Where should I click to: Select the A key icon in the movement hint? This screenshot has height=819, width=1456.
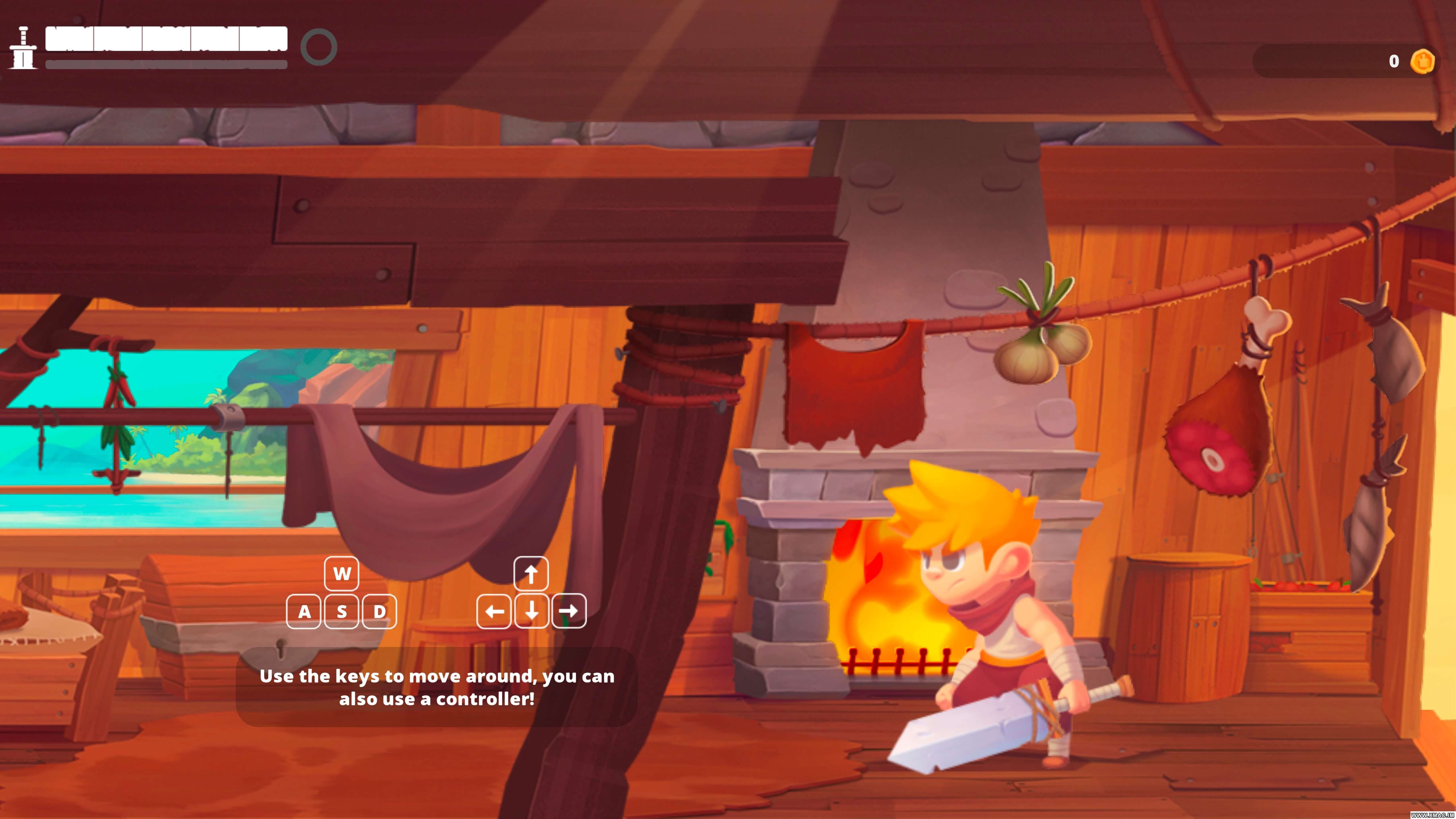coord(305,612)
